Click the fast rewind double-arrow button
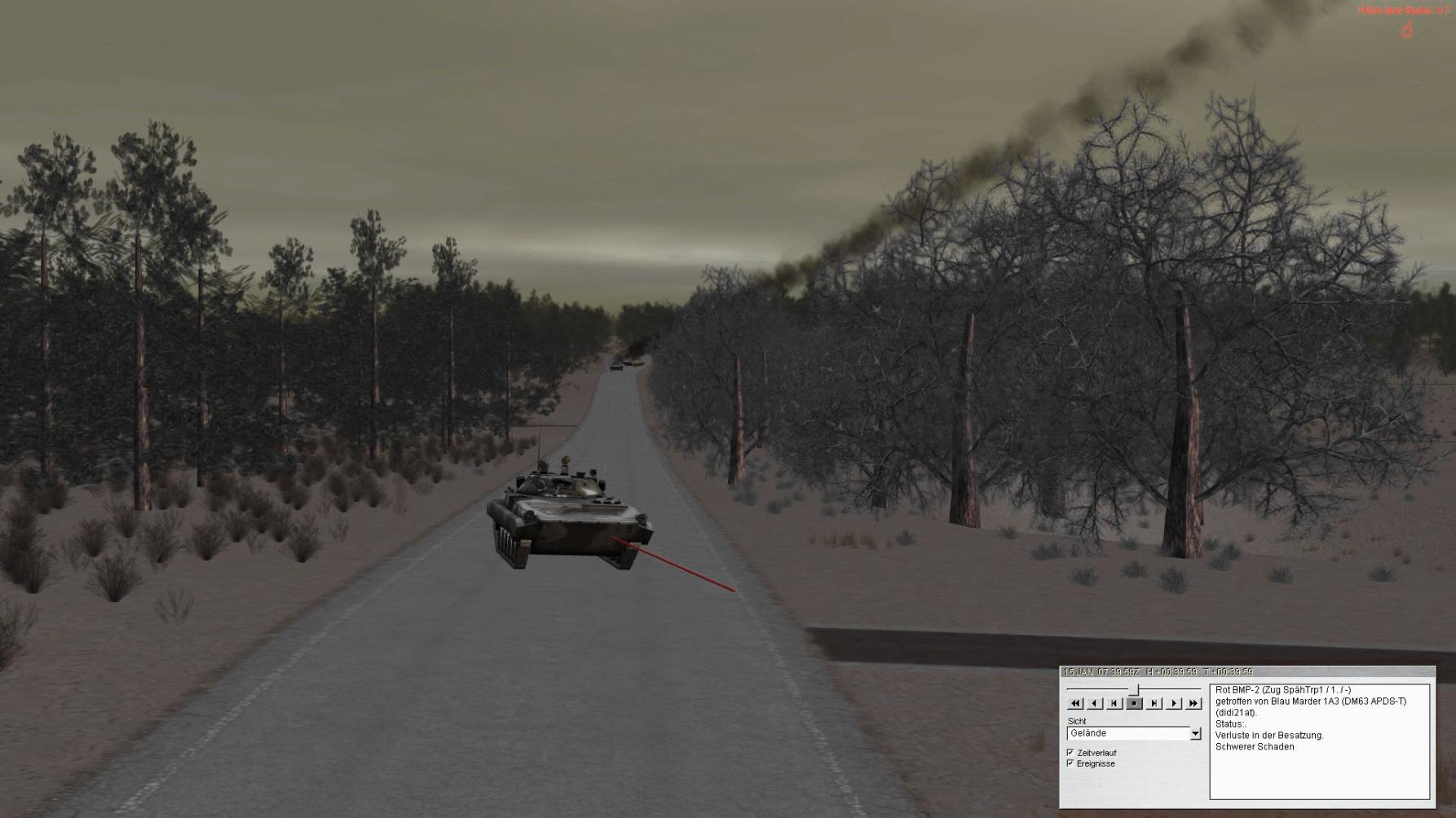Image resolution: width=1456 pixels, height=818 pixels. (1075, 703)
